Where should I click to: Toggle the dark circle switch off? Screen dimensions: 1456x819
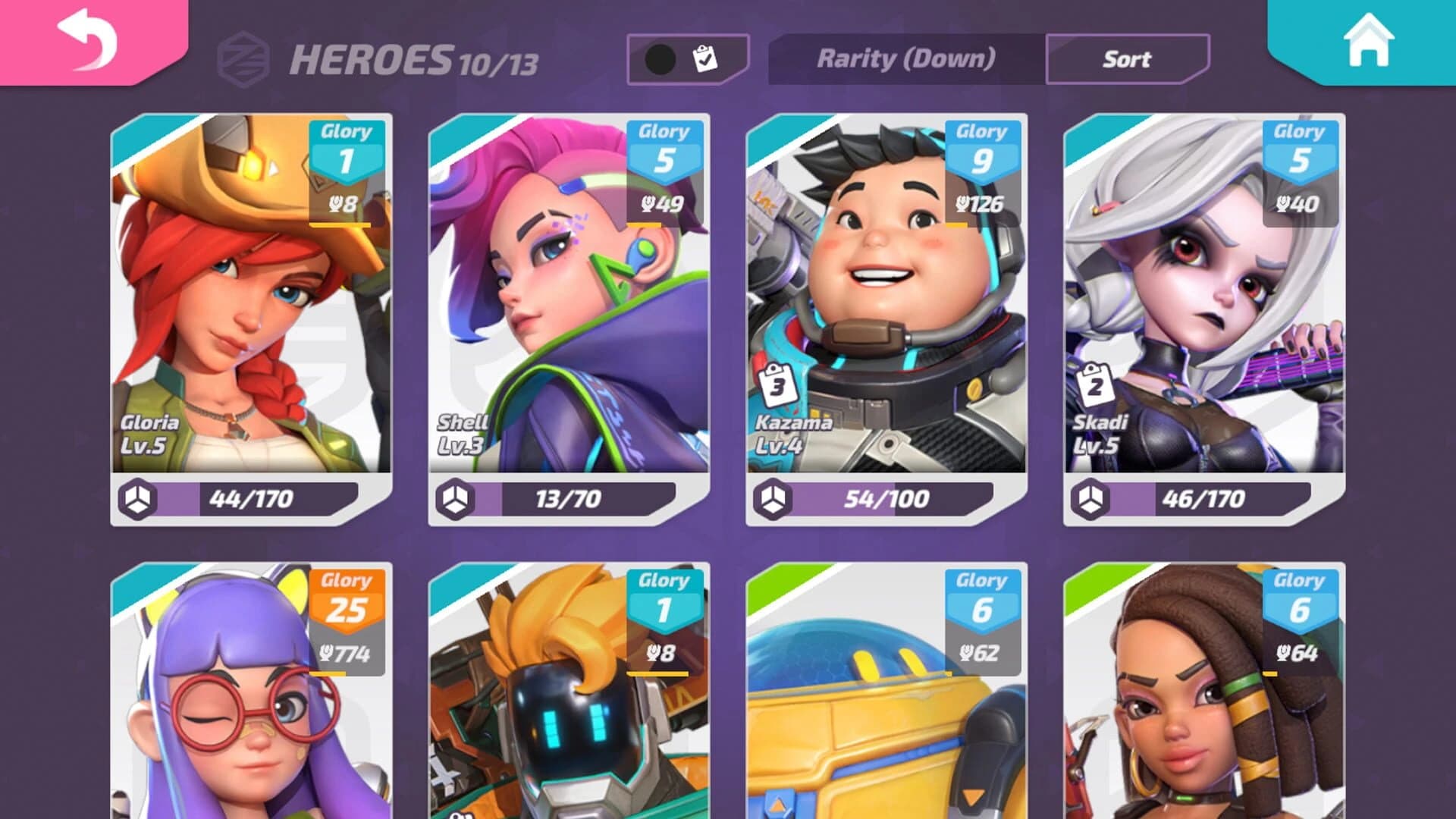[x=661, y=60]
